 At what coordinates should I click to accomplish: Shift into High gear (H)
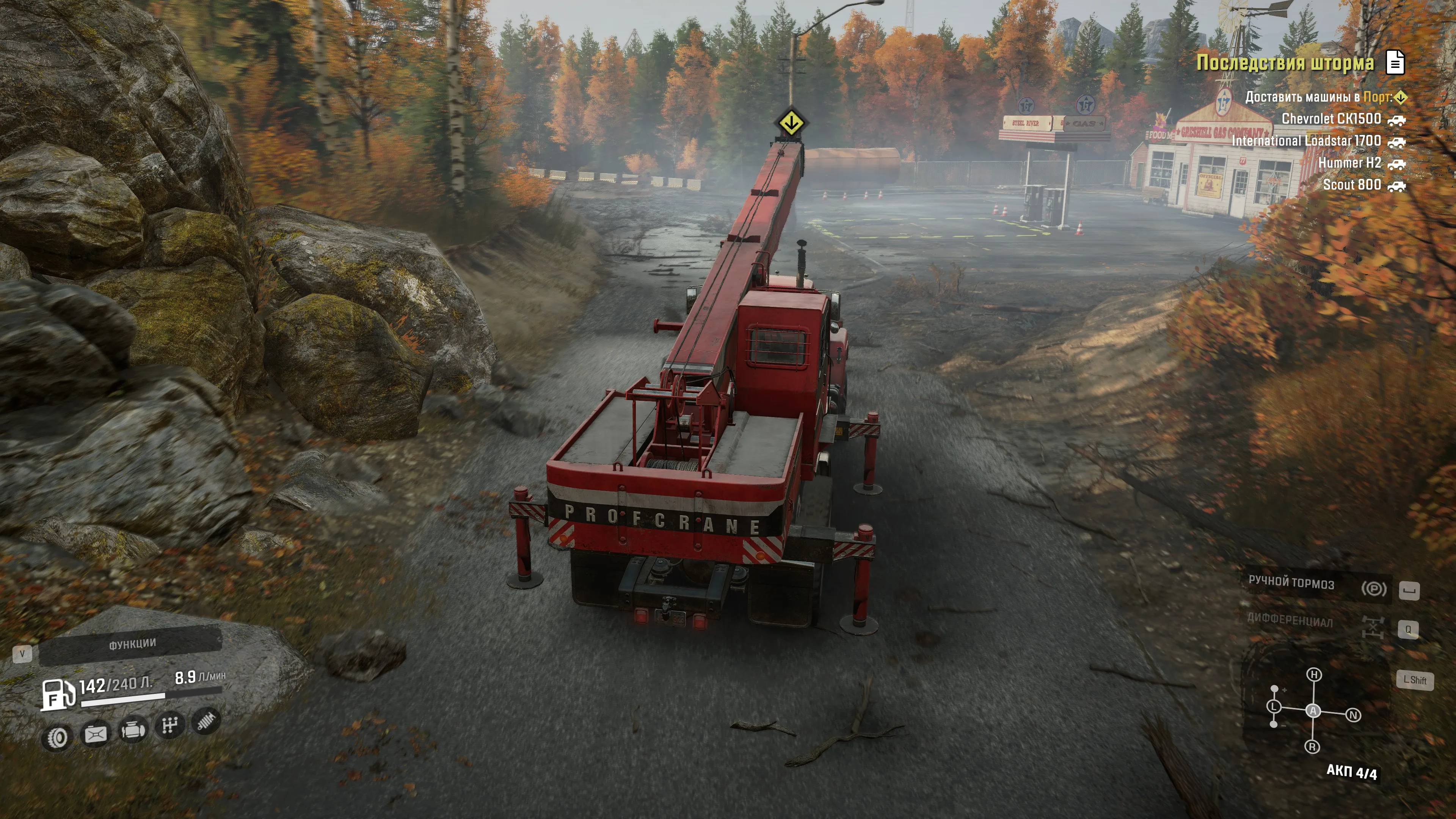[1314, 674]
